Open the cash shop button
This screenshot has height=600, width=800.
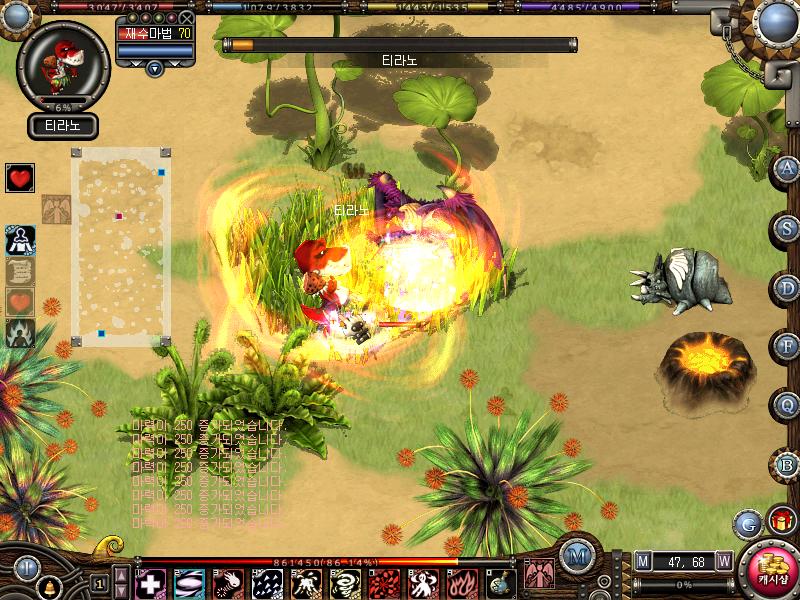(x=769, y=570)
